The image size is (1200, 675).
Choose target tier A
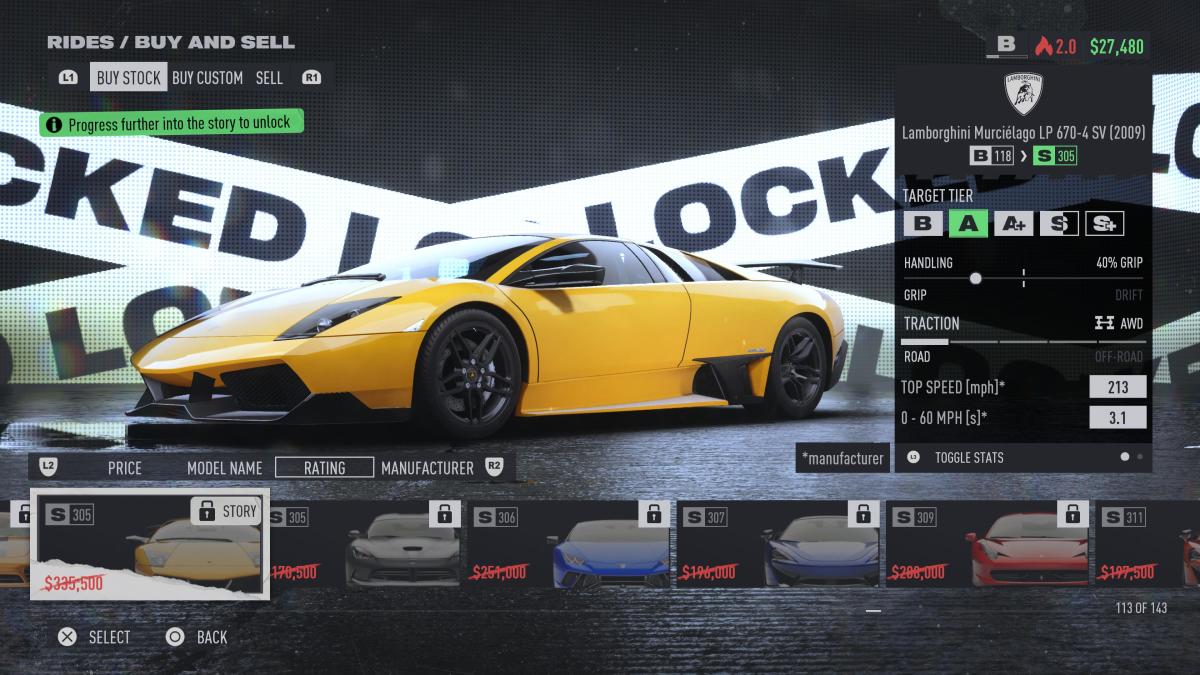[967, 223]
